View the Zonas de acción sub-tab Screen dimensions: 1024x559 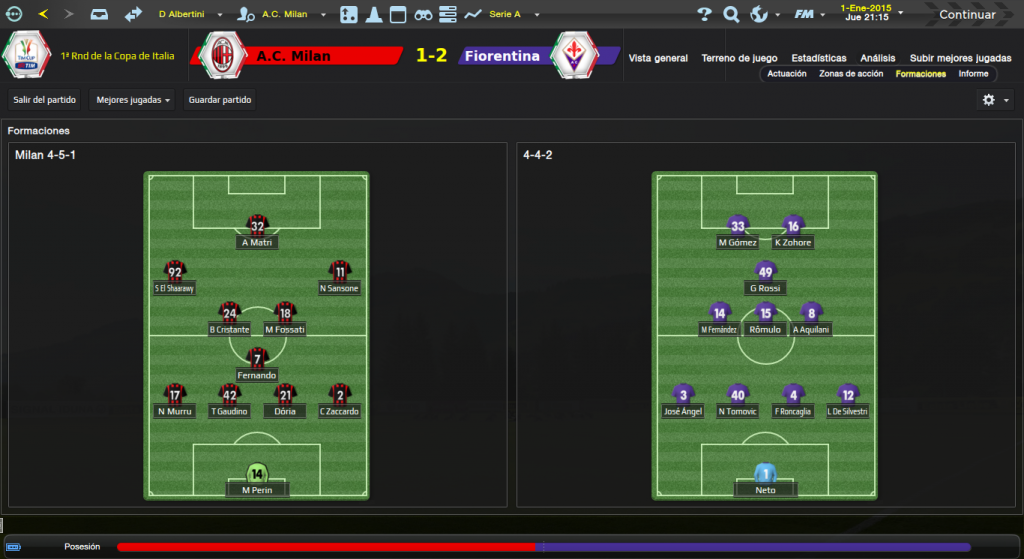pos(851,74)
